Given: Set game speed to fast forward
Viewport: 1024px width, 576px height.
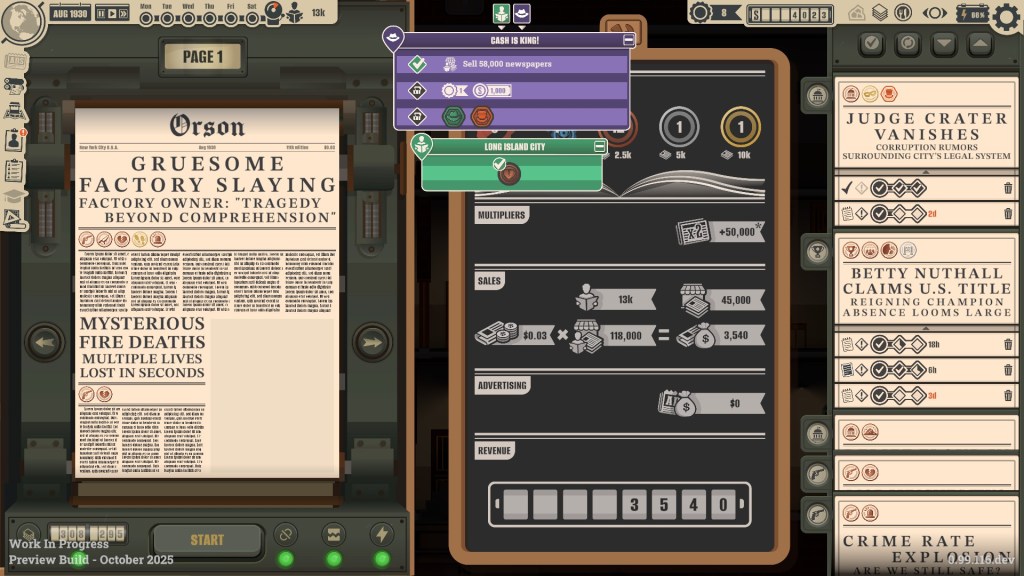Looking at the screenshot, I should coord(123,14).
